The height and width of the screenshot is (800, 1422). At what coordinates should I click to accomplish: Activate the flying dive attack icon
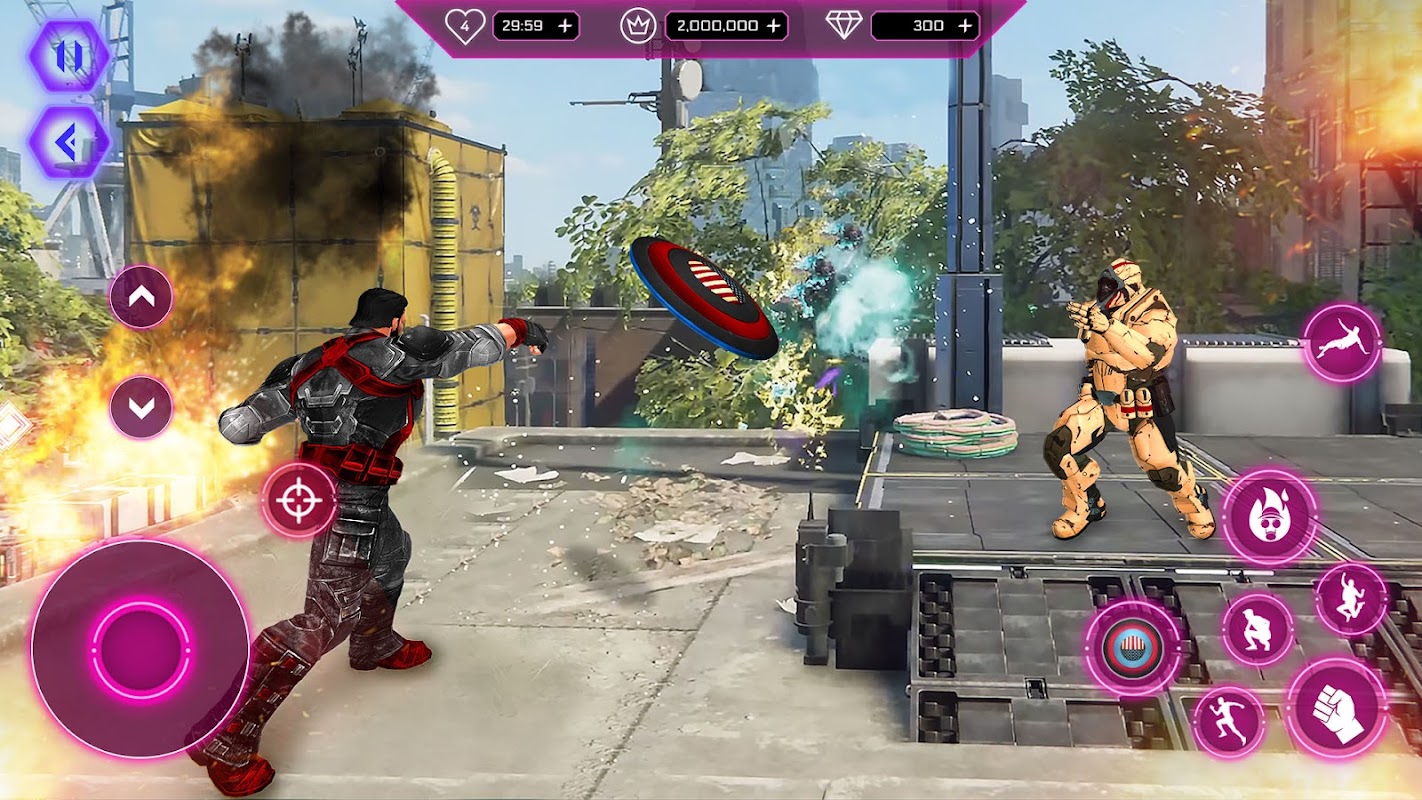pyautogui.click(x=1342, y=343)
